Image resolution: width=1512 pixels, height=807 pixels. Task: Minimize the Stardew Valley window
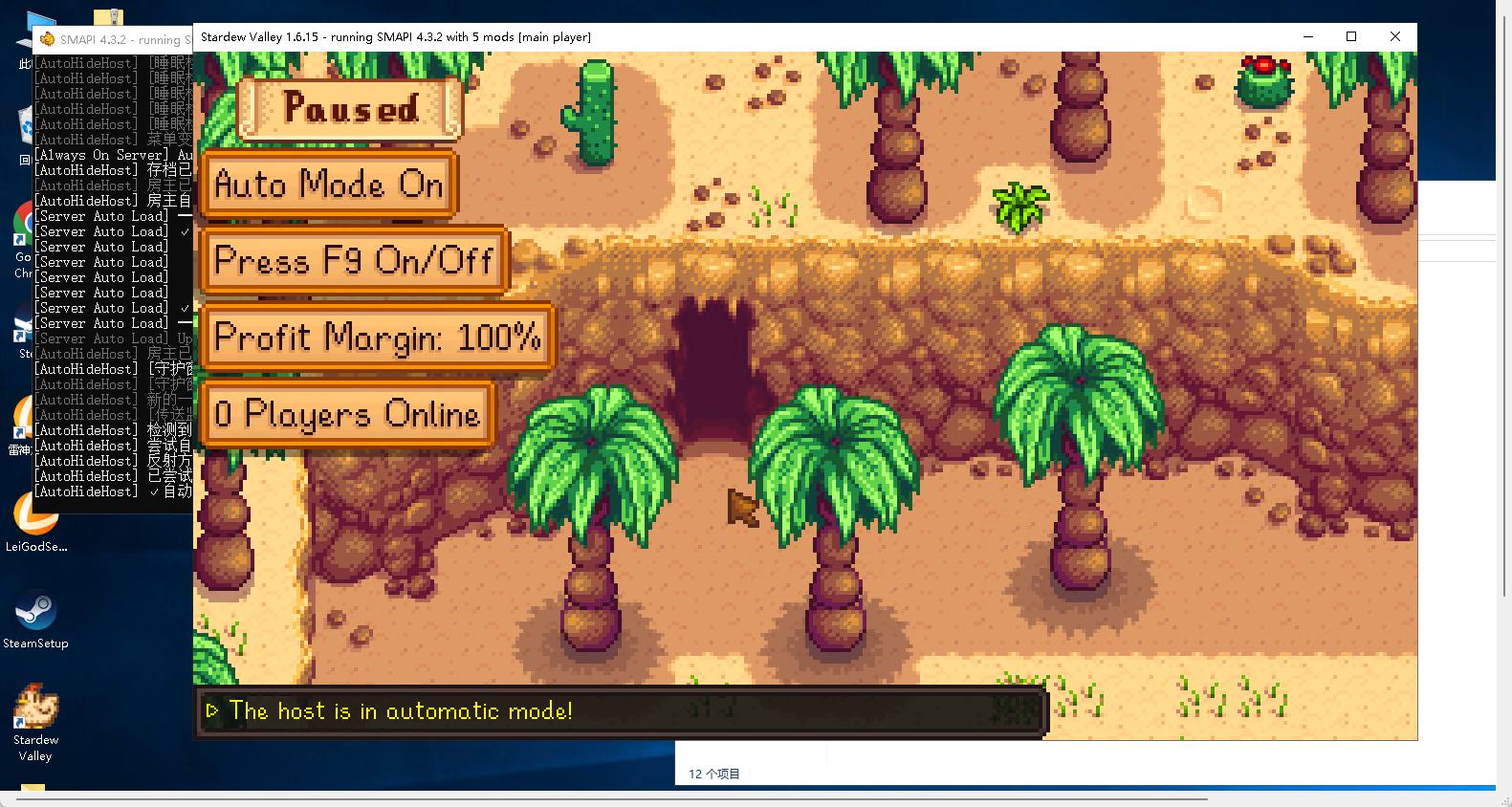coord(1307,37)
